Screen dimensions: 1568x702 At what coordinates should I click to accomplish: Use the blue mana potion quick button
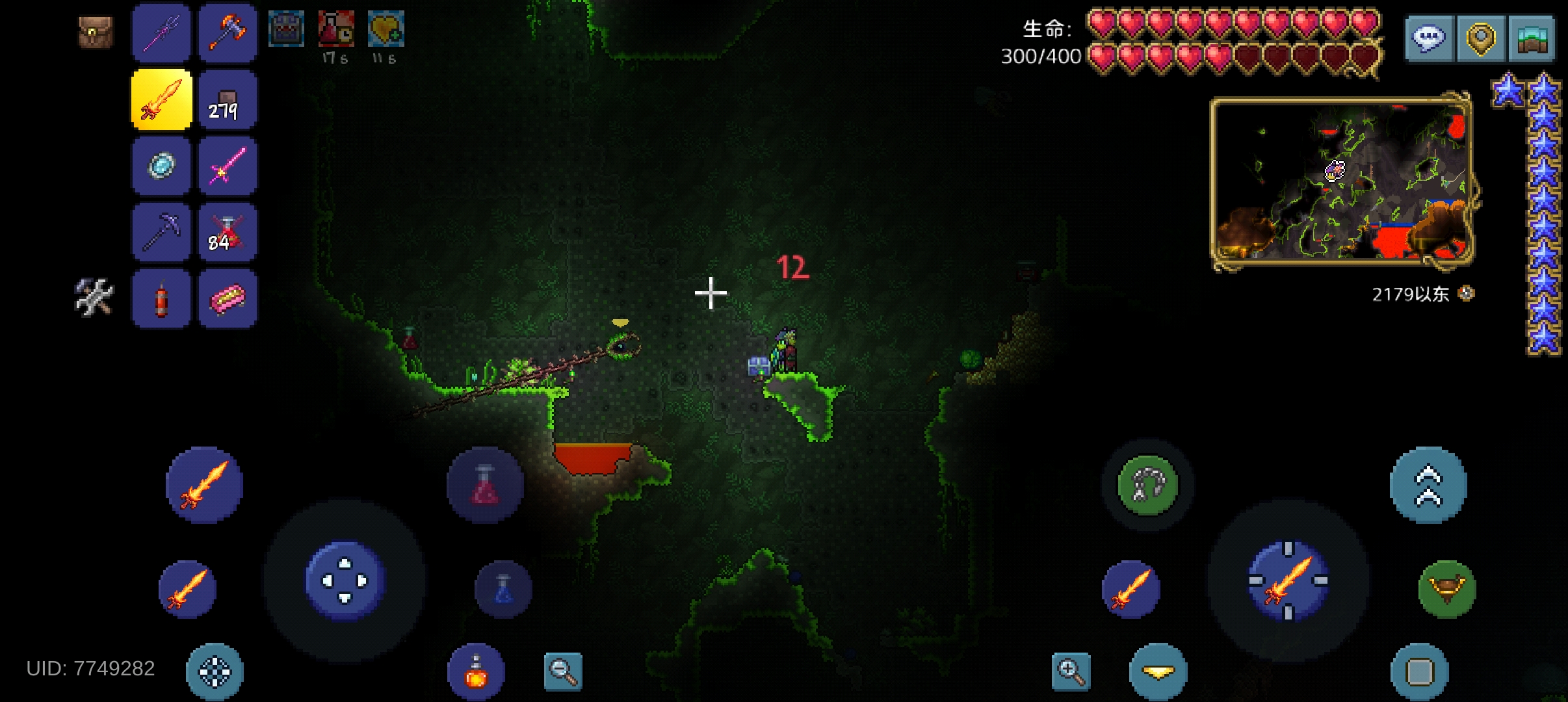point(504,589)
